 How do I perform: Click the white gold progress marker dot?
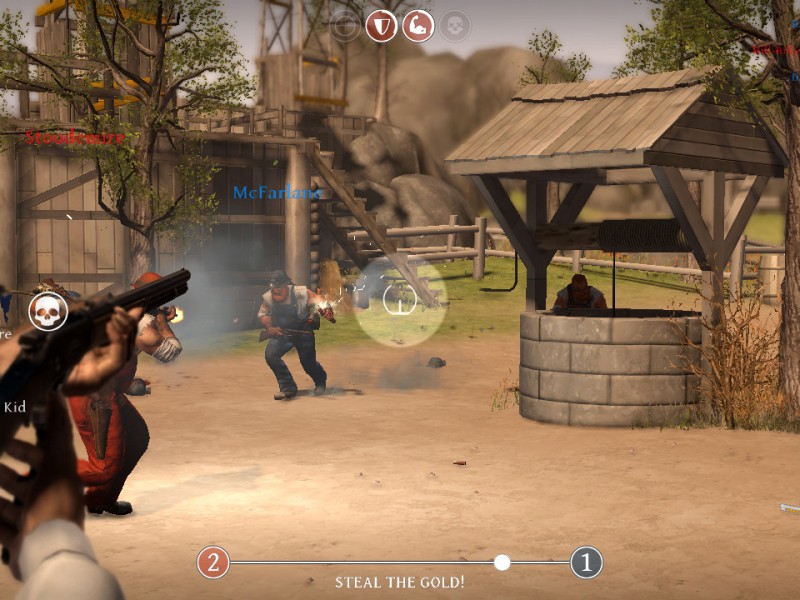point(502,562)
